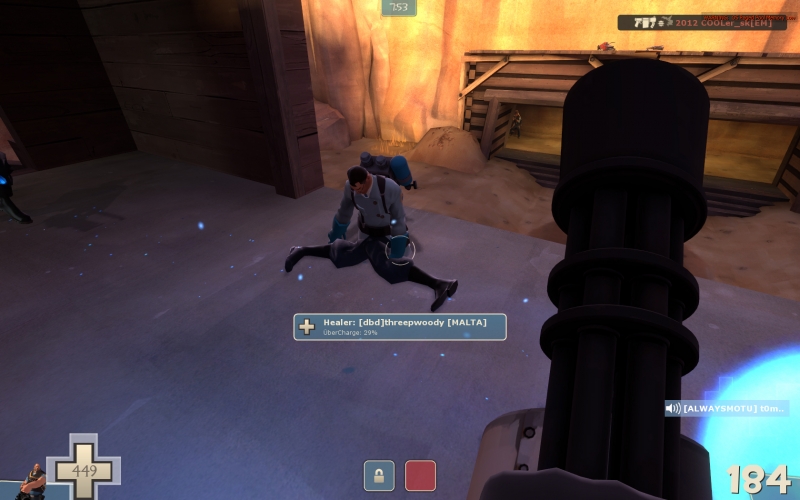The height and width of the screenshot is (500, 800).
Task: Click the ALWAYSHOTU voice chat speaker notification
Action: pos(727,408)
